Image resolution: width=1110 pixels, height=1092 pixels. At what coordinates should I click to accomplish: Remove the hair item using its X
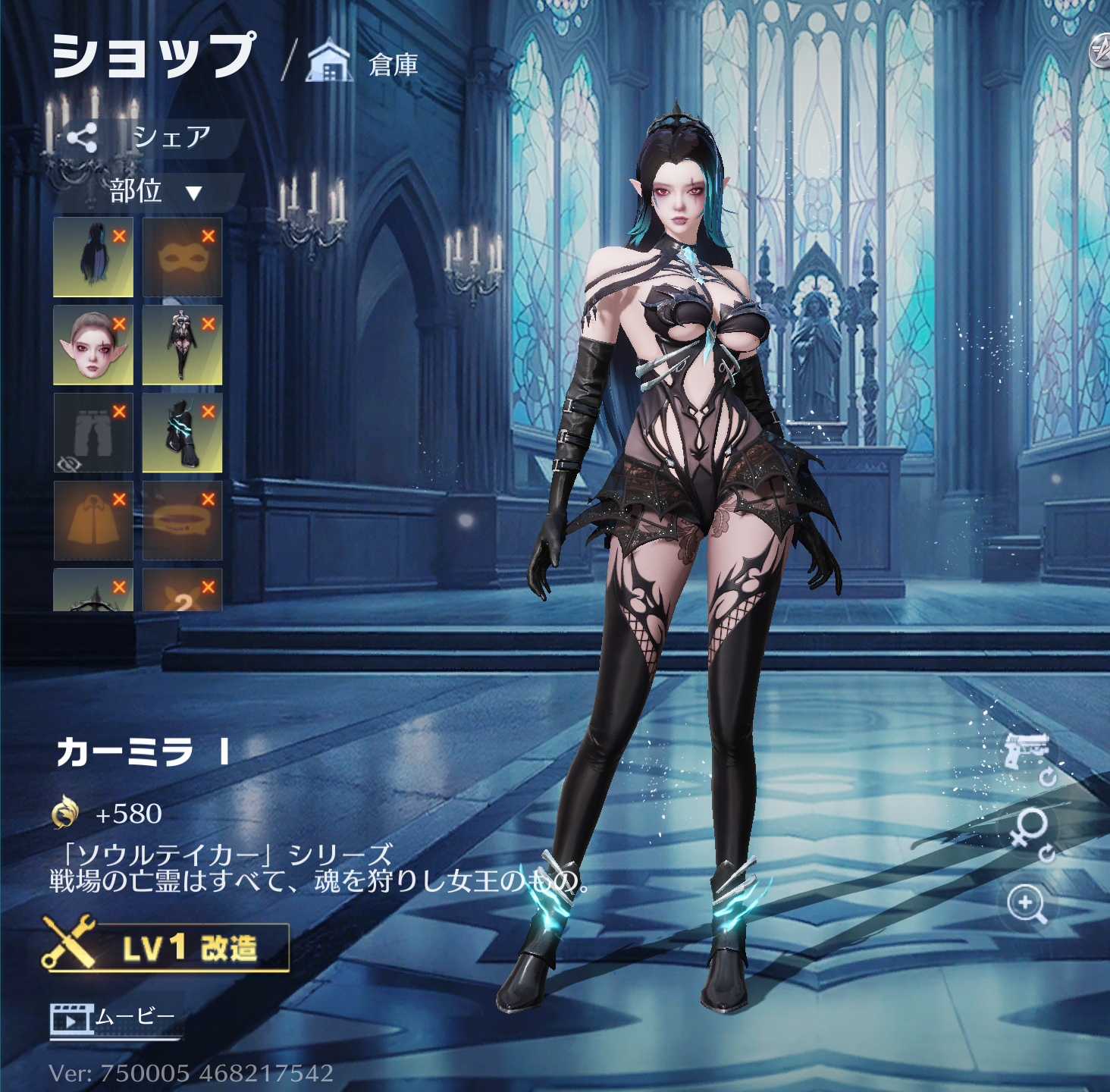(x=119, y=236)
